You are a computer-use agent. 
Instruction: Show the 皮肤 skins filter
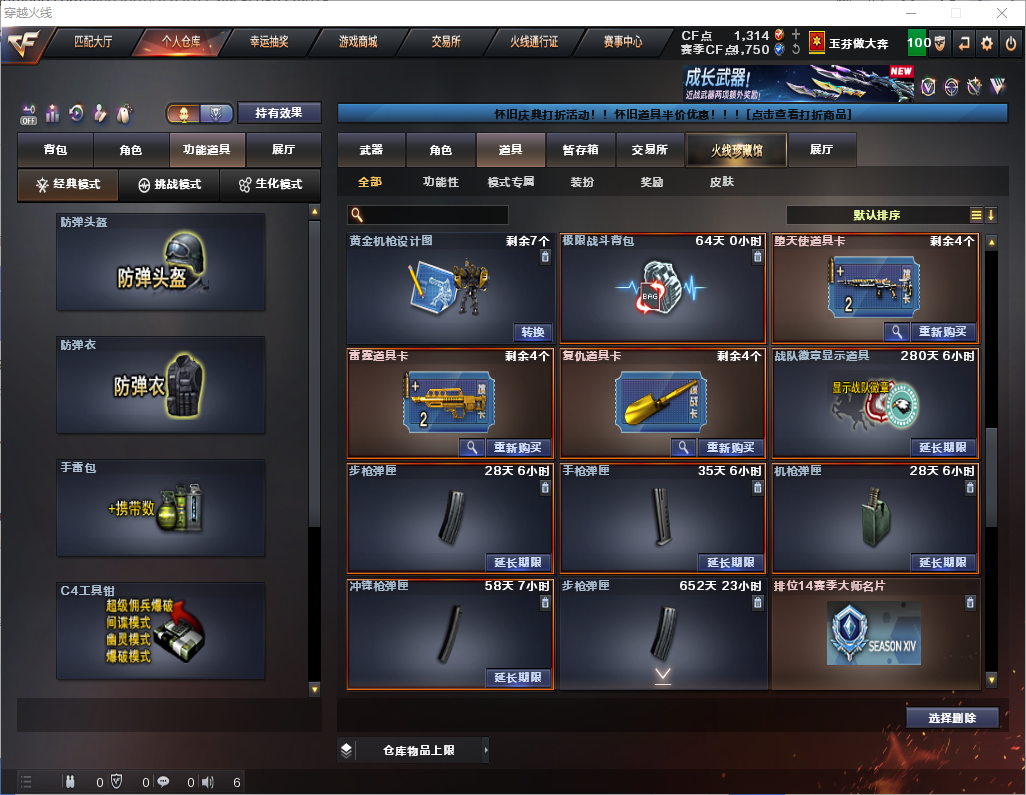(721, 182)
